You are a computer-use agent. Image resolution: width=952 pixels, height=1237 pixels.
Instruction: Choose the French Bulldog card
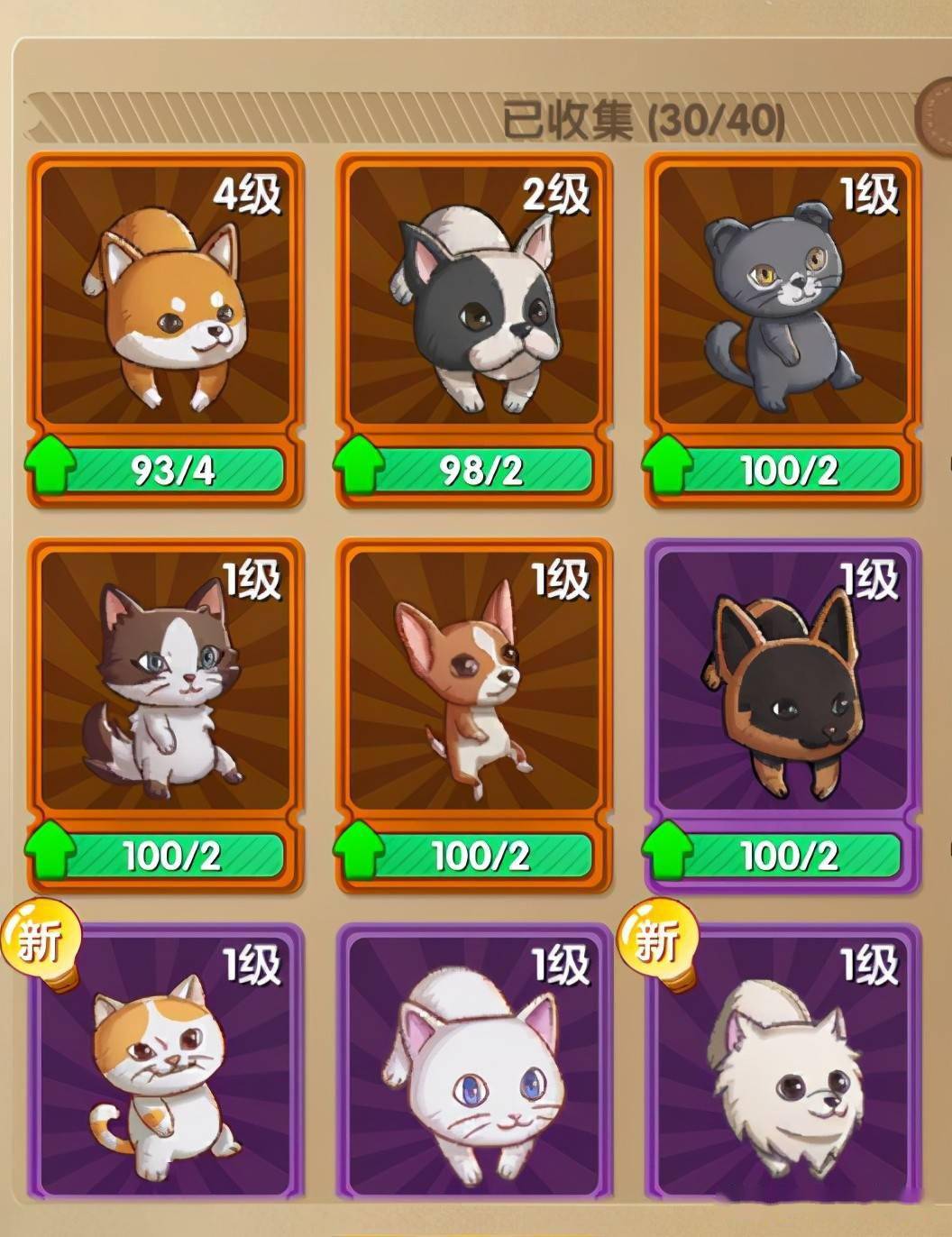click(x=475, y=298)
